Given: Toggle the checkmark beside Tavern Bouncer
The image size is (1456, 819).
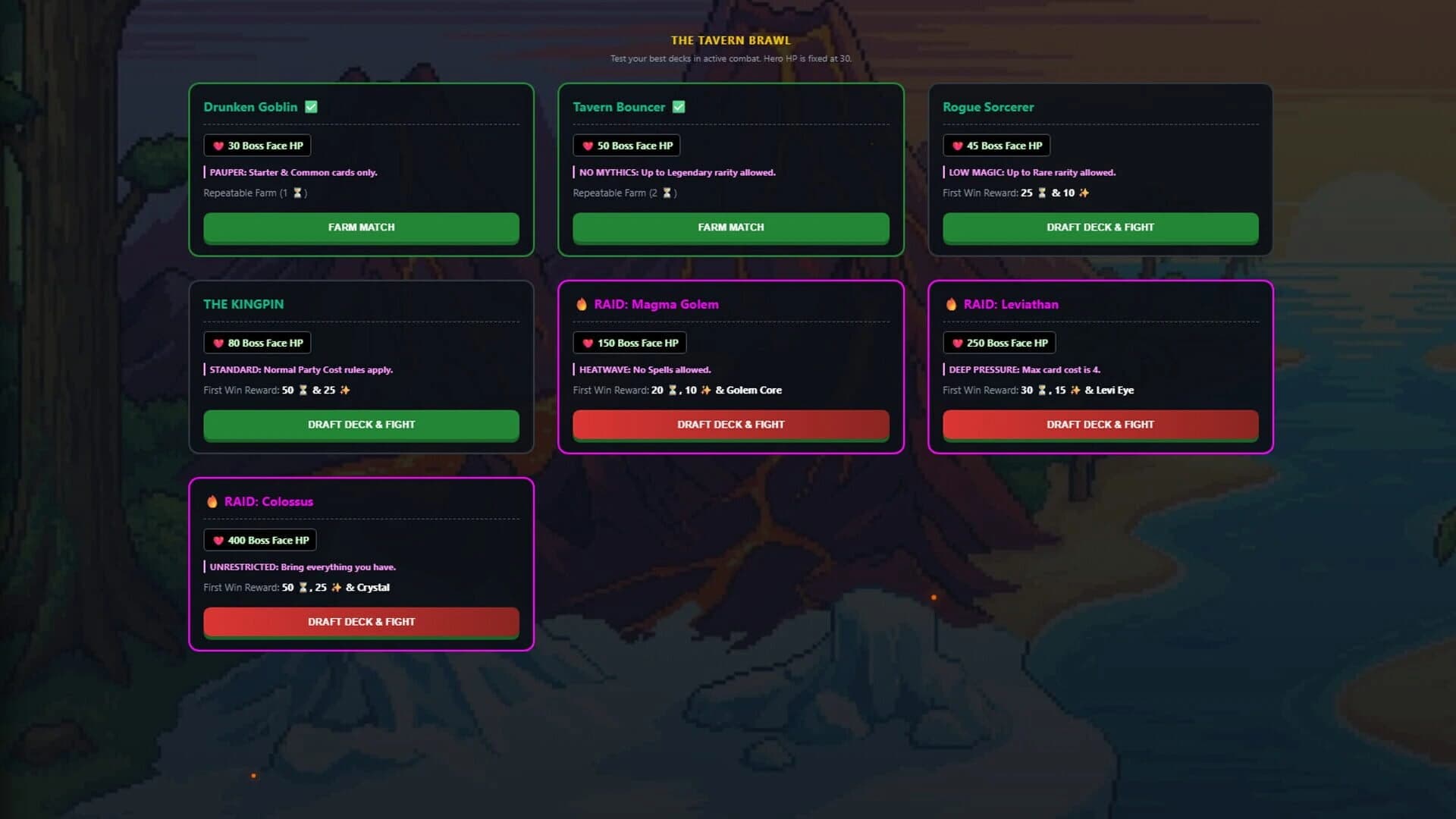Looking at the screenshot, I should click(x=678, y=107).
